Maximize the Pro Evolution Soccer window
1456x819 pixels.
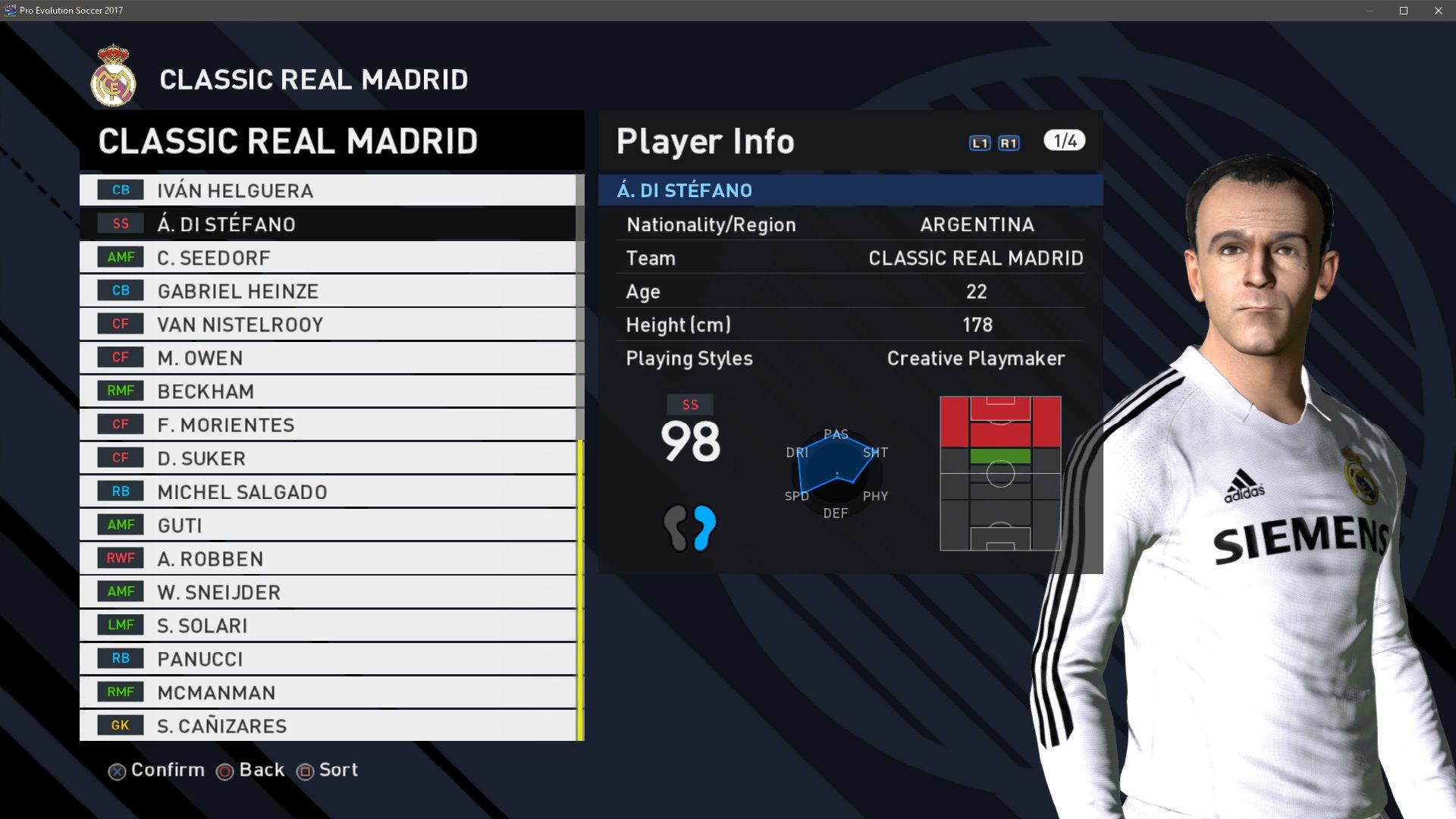click(x=1404, y=11)
